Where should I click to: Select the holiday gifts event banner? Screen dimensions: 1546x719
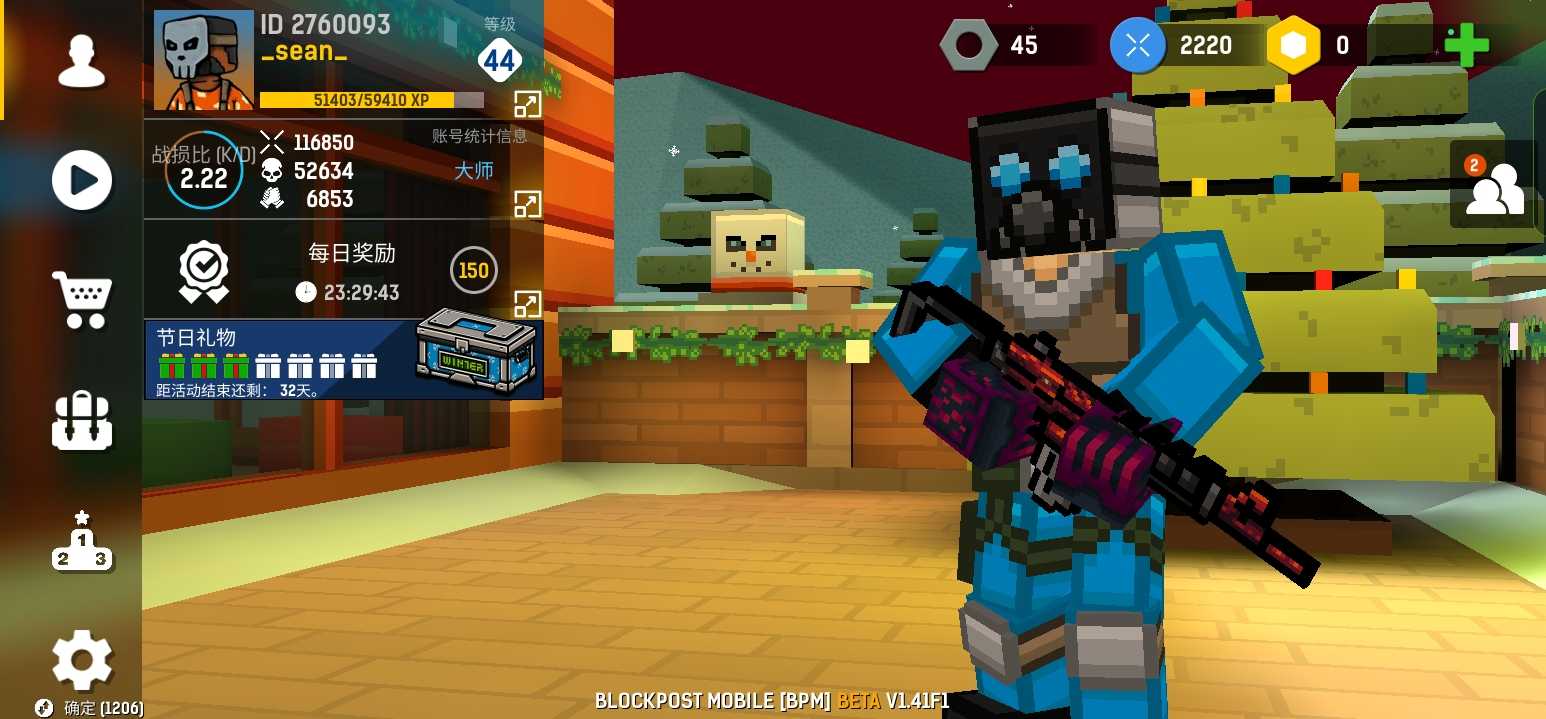pos(270,360)
